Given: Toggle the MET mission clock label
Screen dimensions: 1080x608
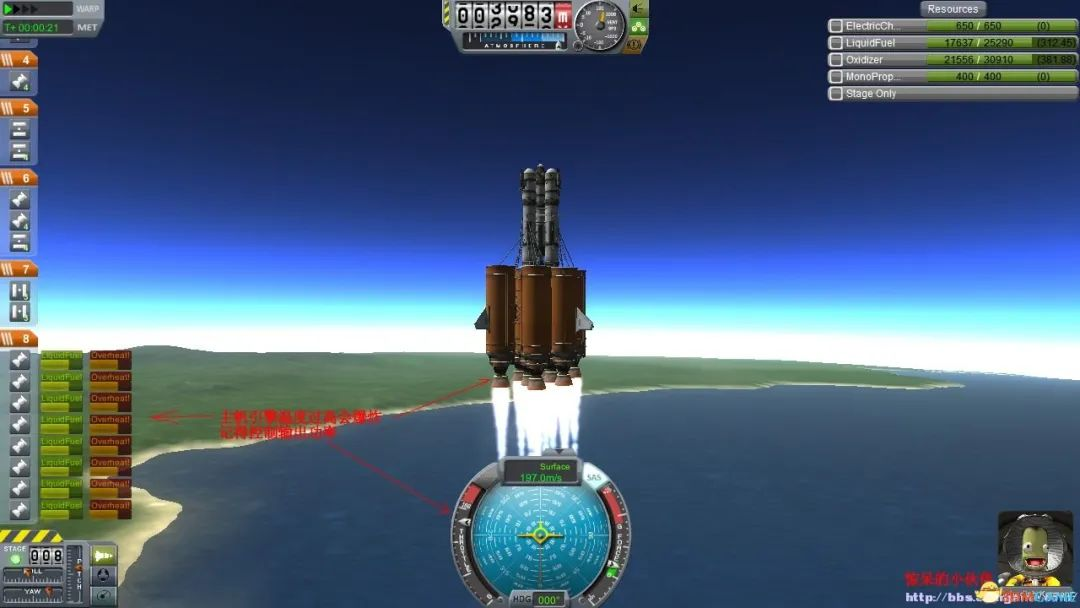Looking at the screenshot, I should pos(88,27).
